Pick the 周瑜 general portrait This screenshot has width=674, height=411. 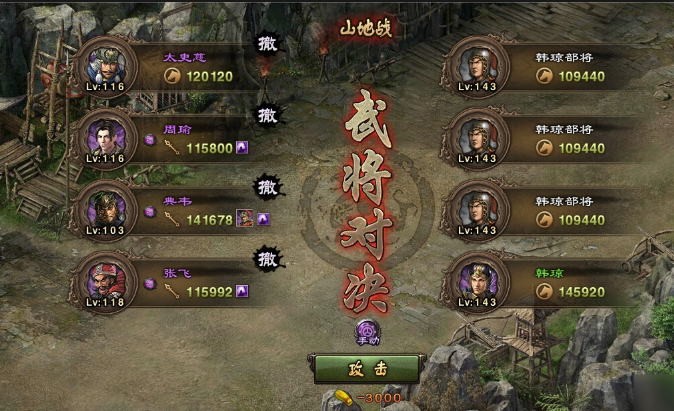point(106,137)
